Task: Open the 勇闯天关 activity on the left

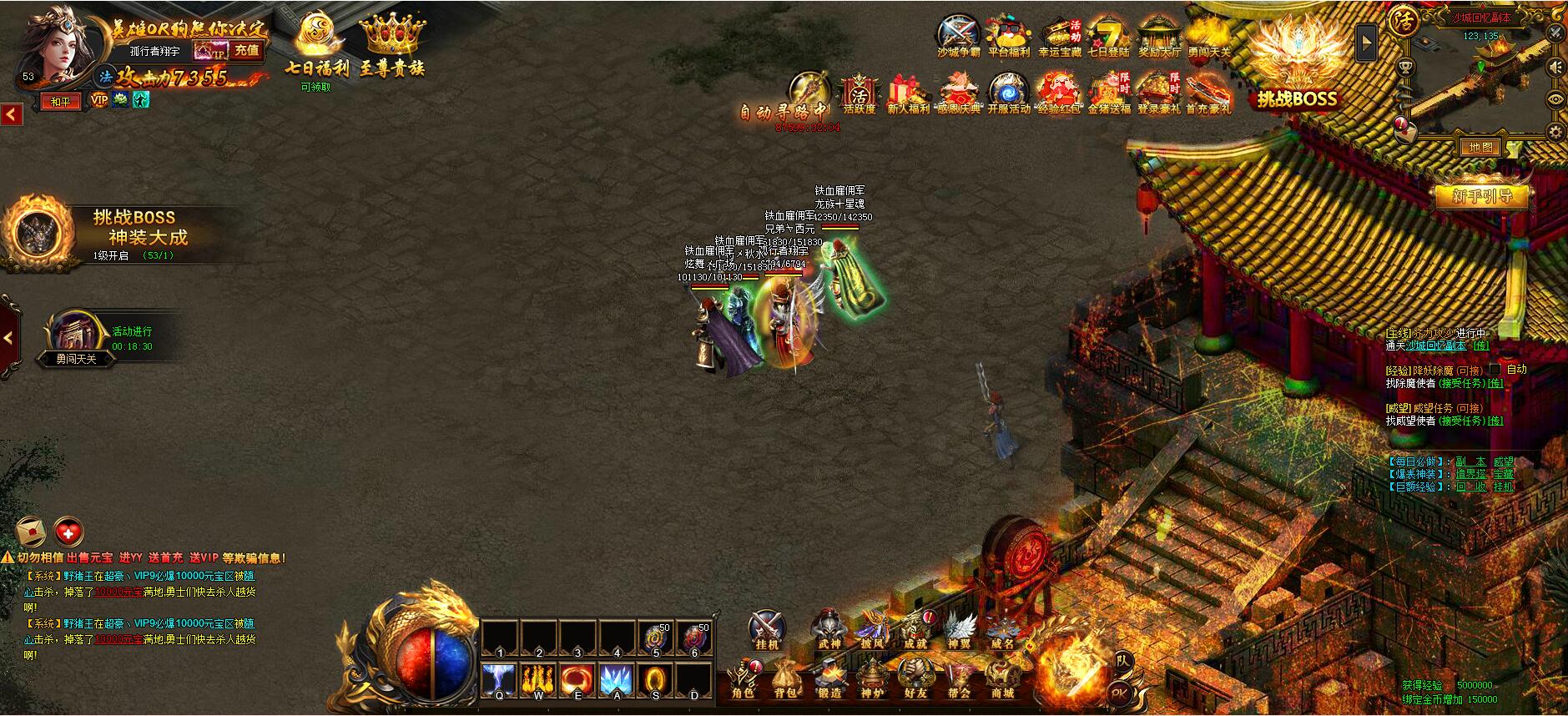Action: click(77, 340)
